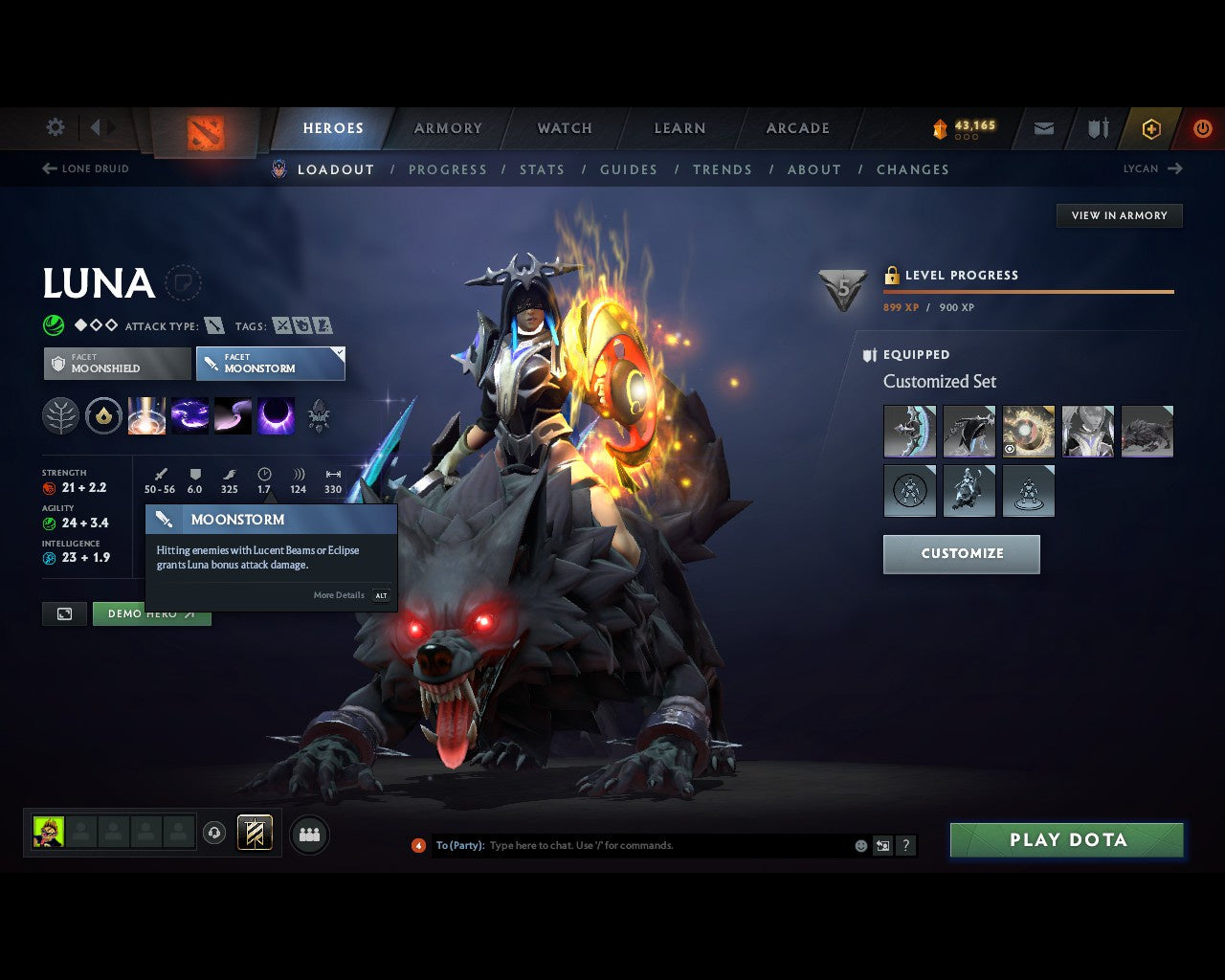Open the mail envelope icon
Screen dimensions: 1225x980
[x=1042, y=128]
